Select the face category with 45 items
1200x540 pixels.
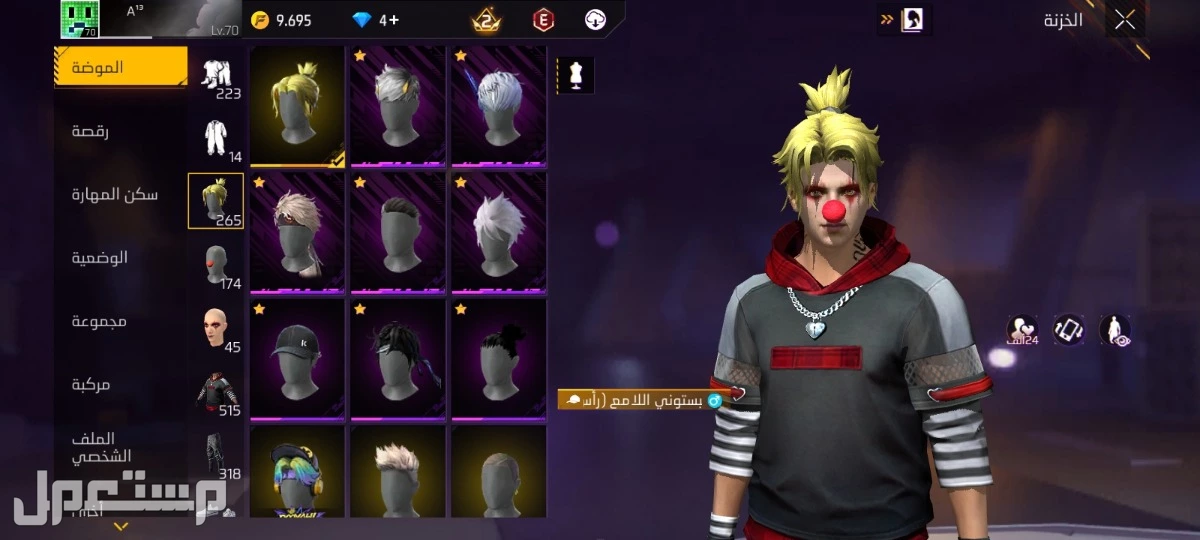(x=216, y=328)
